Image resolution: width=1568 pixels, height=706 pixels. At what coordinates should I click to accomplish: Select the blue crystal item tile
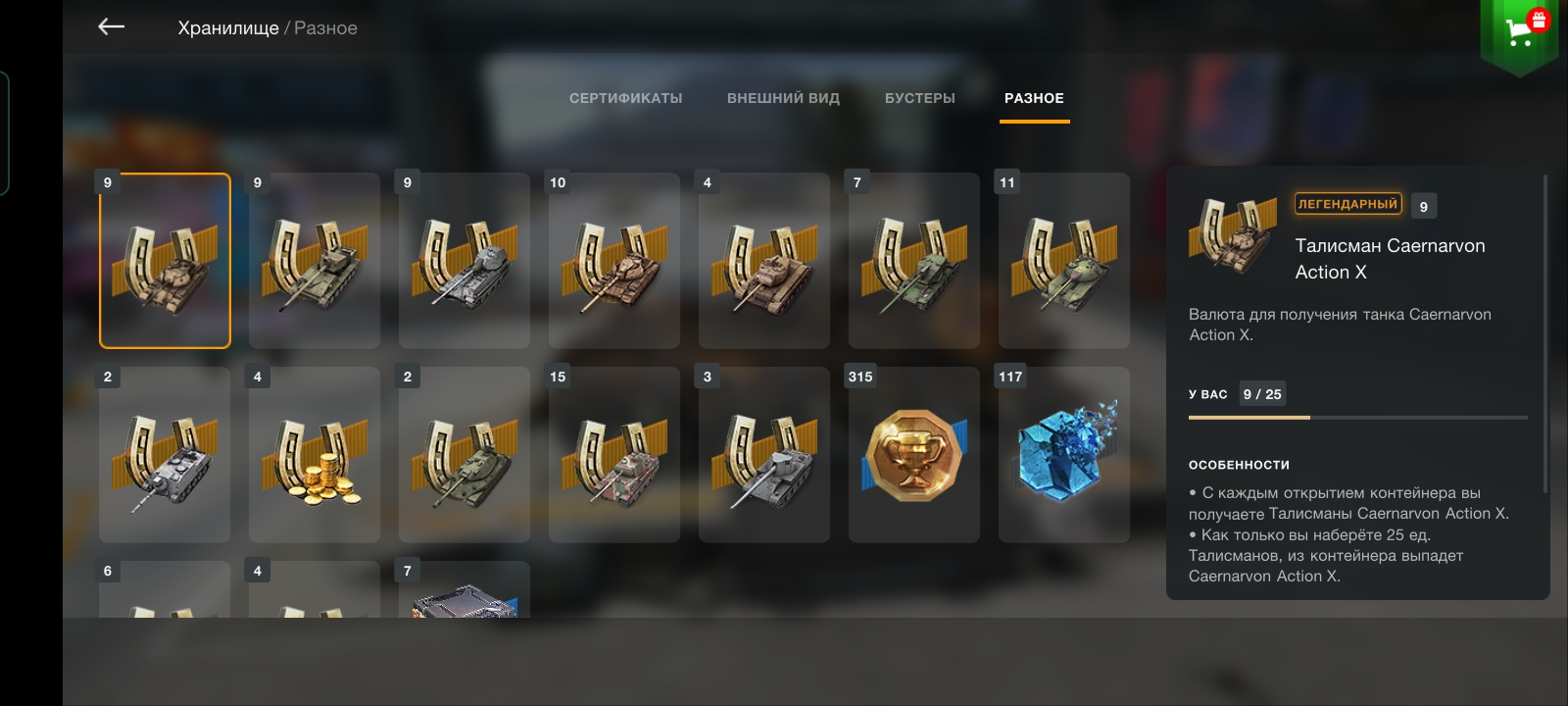pos(1064,455)
